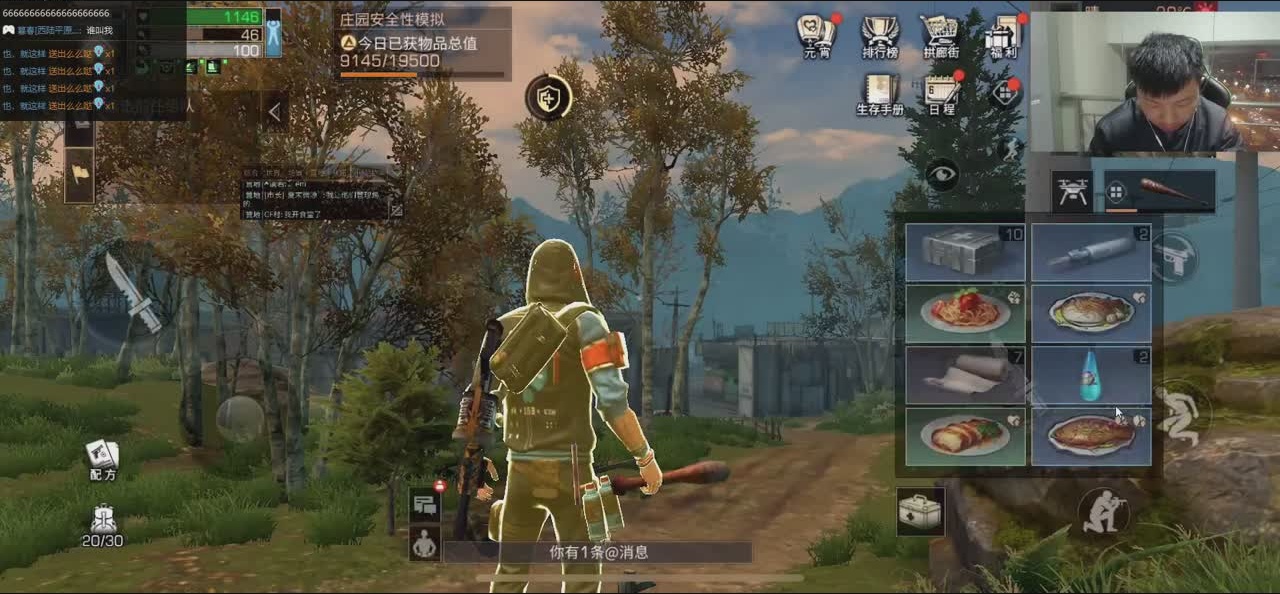1280x594 pixels.
Task: Open the 配方 recipes menu
Action: 102,460
